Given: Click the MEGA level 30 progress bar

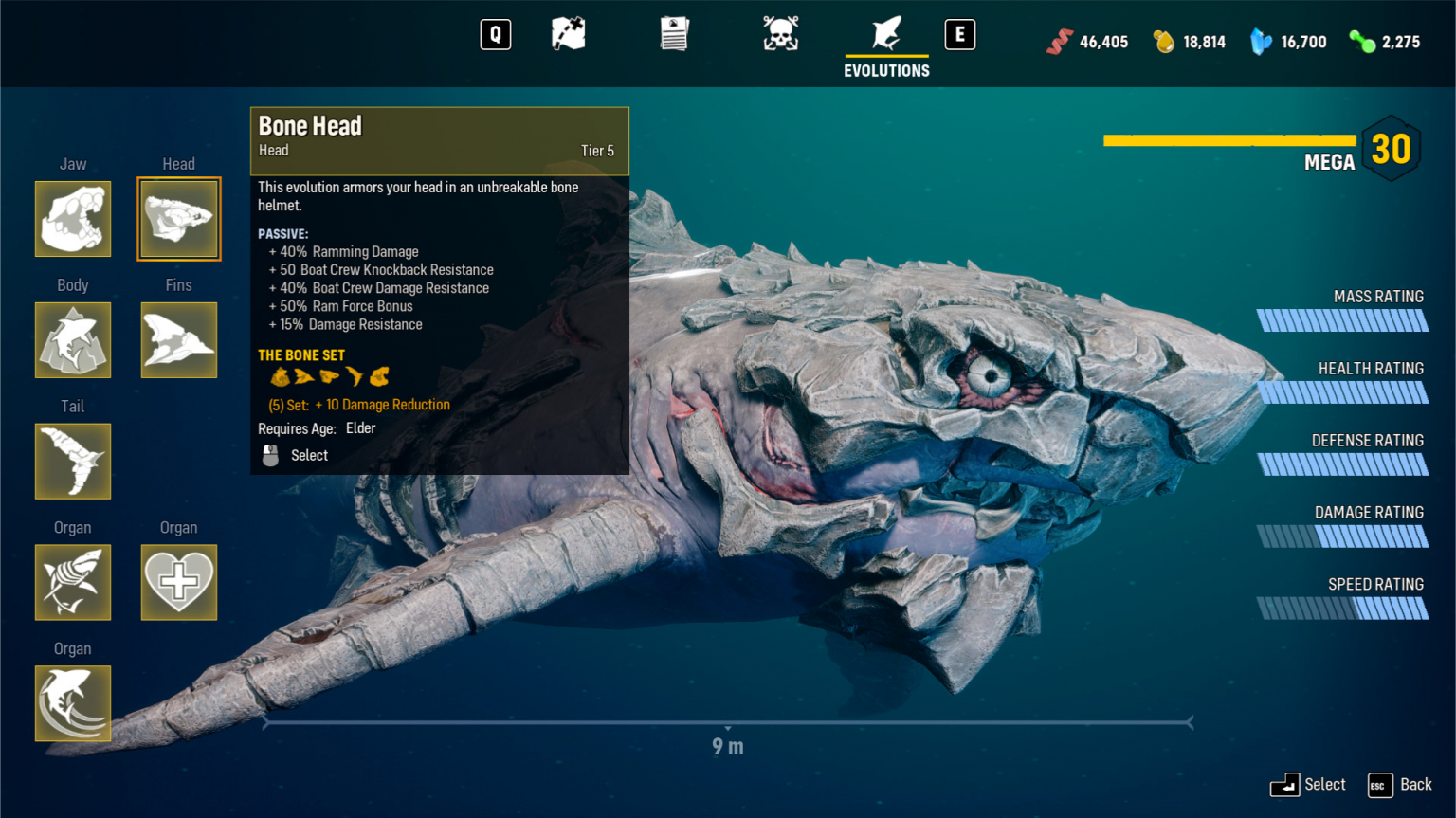Looking at the screenshot, I should coord(1228,140).
